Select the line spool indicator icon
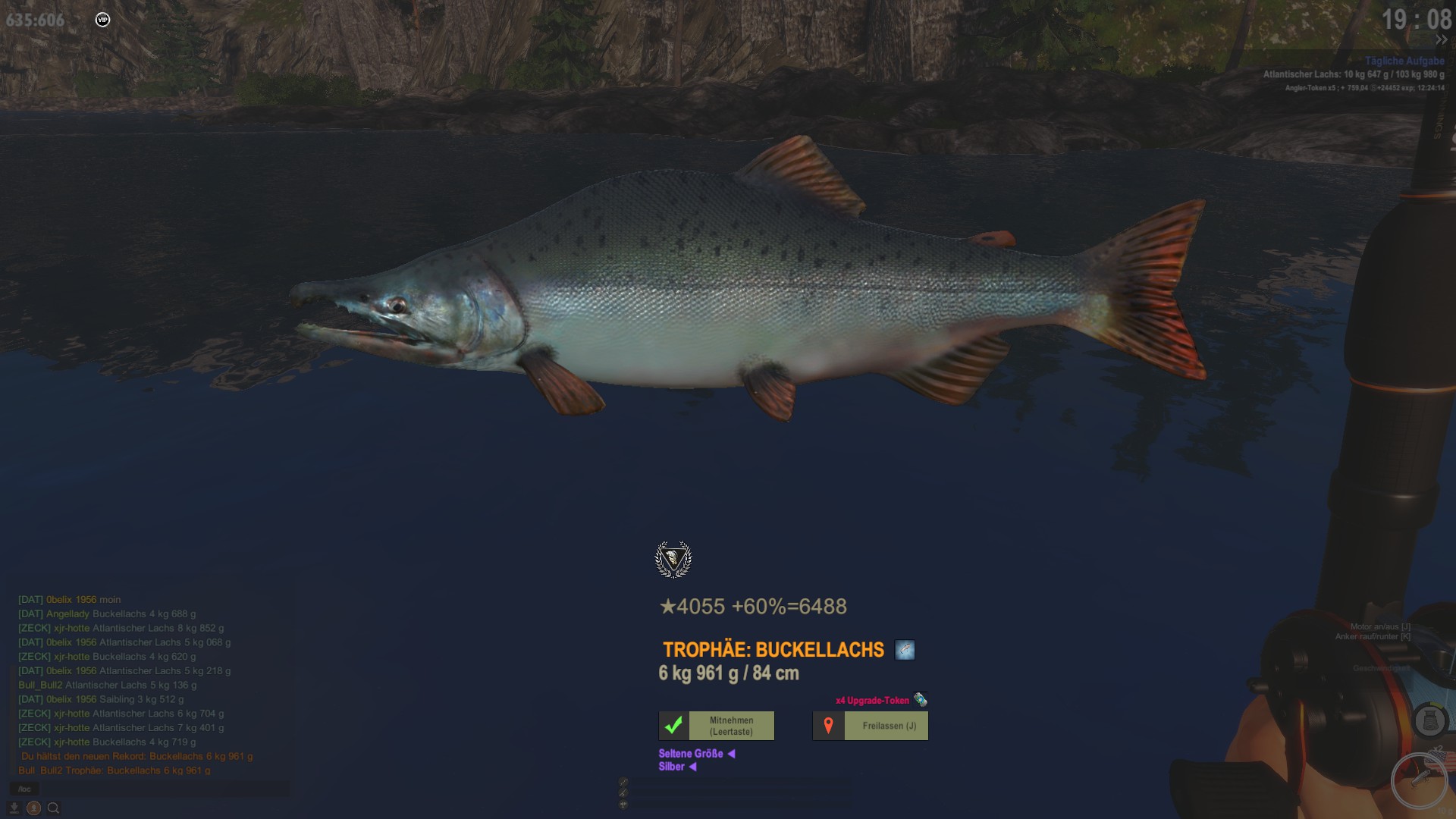 [x=1429, y=720]
